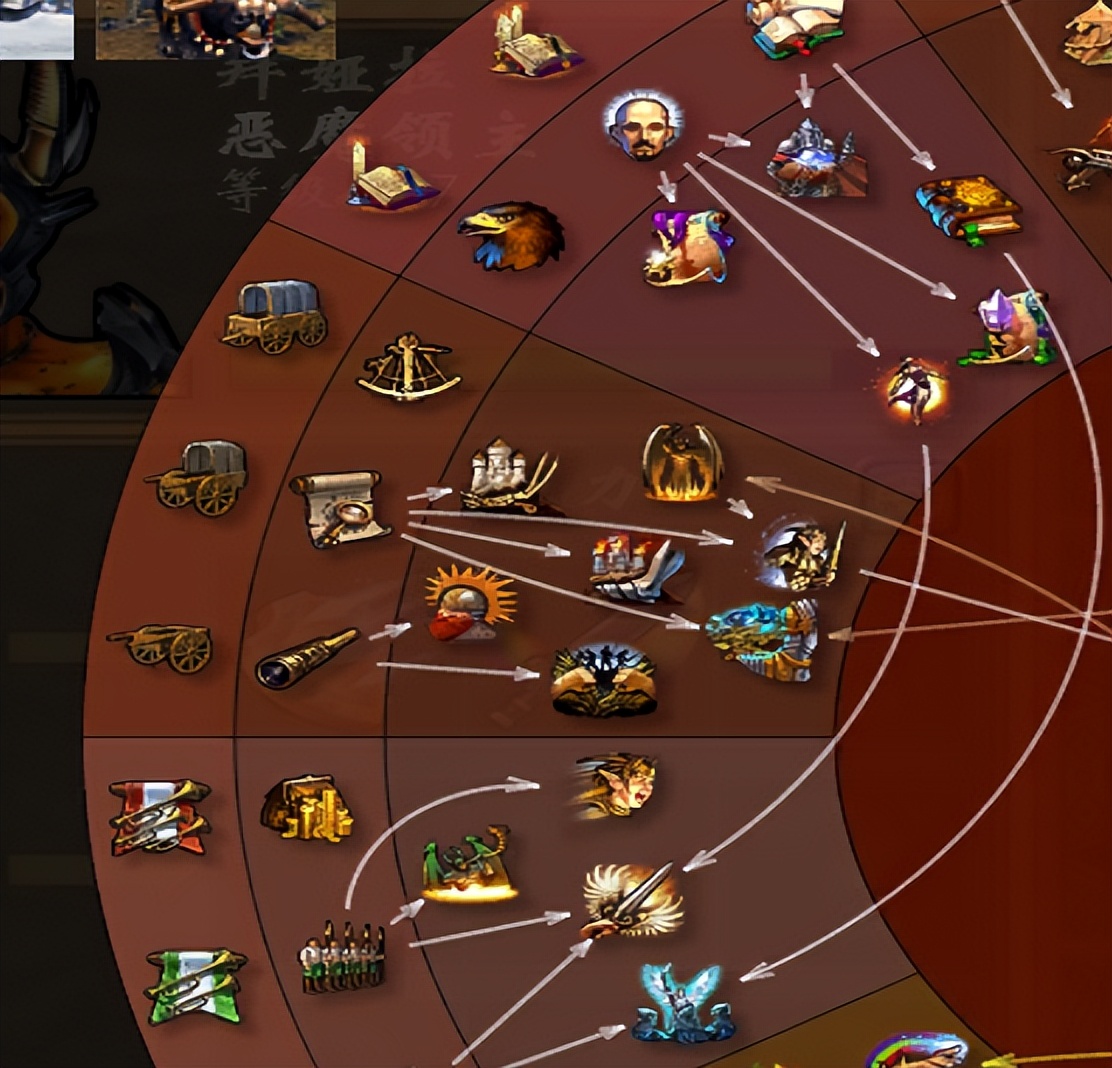This screenshot has width=1112, height=1068.
Task: Select the bald haloed man skill icon
Action: (x=644, y=126)
